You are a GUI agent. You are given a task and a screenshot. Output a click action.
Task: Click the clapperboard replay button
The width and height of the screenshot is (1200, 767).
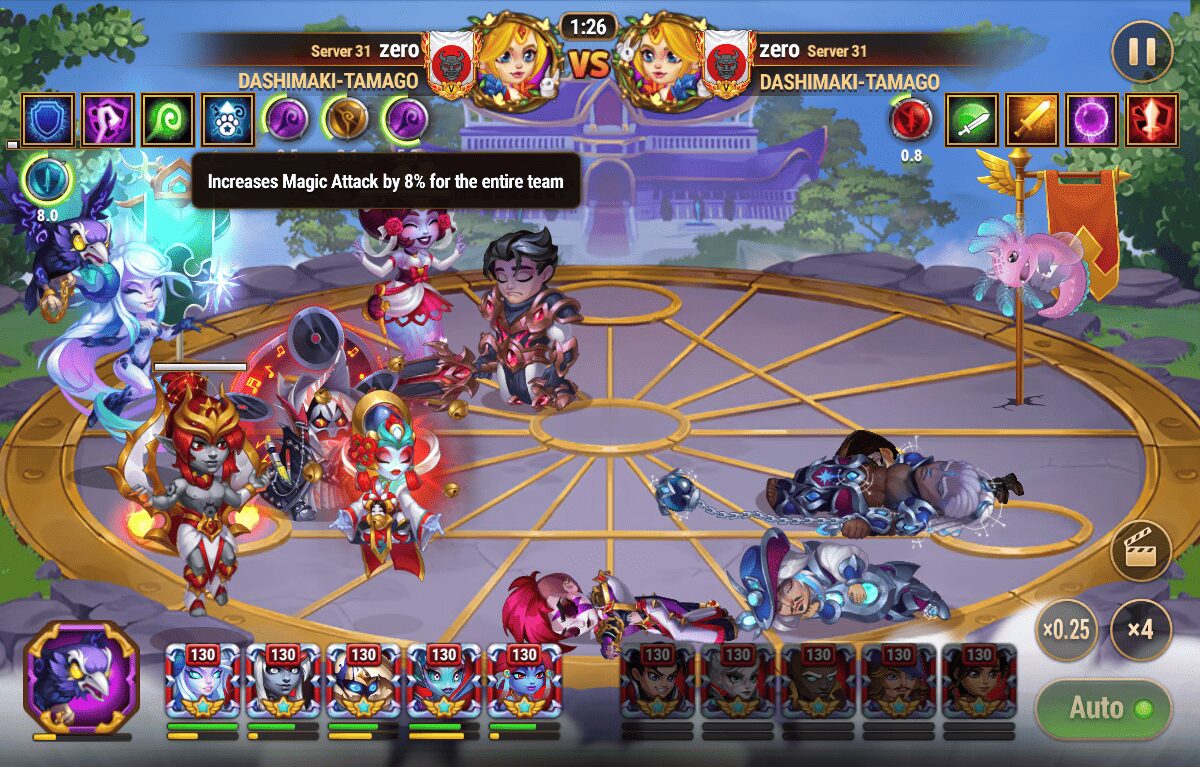pyautogui.click(x=1141, y=552)
